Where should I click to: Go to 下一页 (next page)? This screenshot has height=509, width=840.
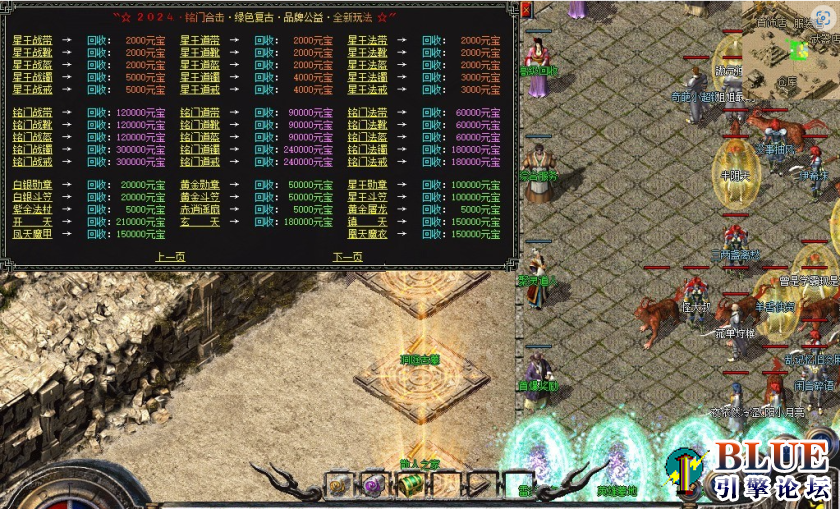[347, 257]
